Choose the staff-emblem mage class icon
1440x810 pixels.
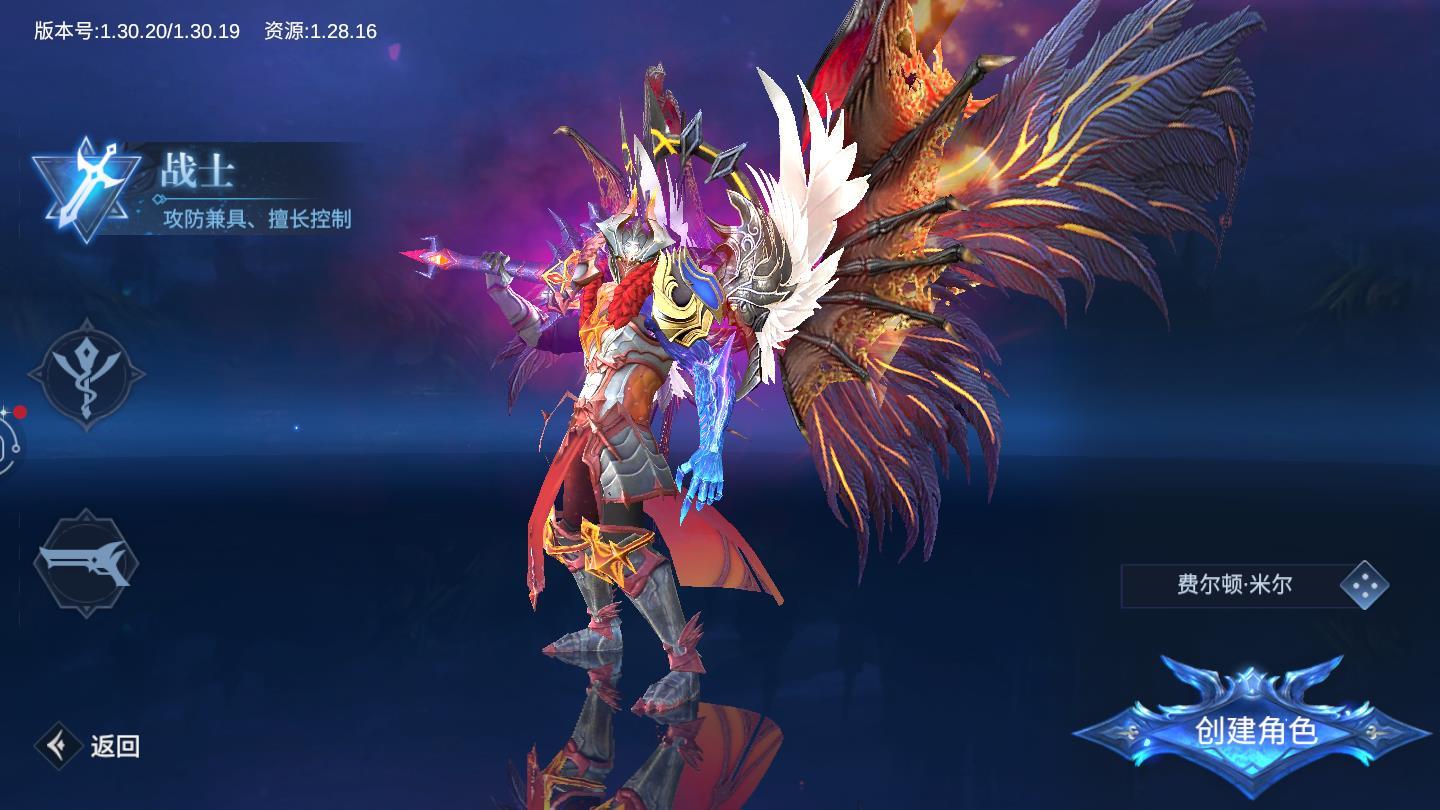coord(86,375)
